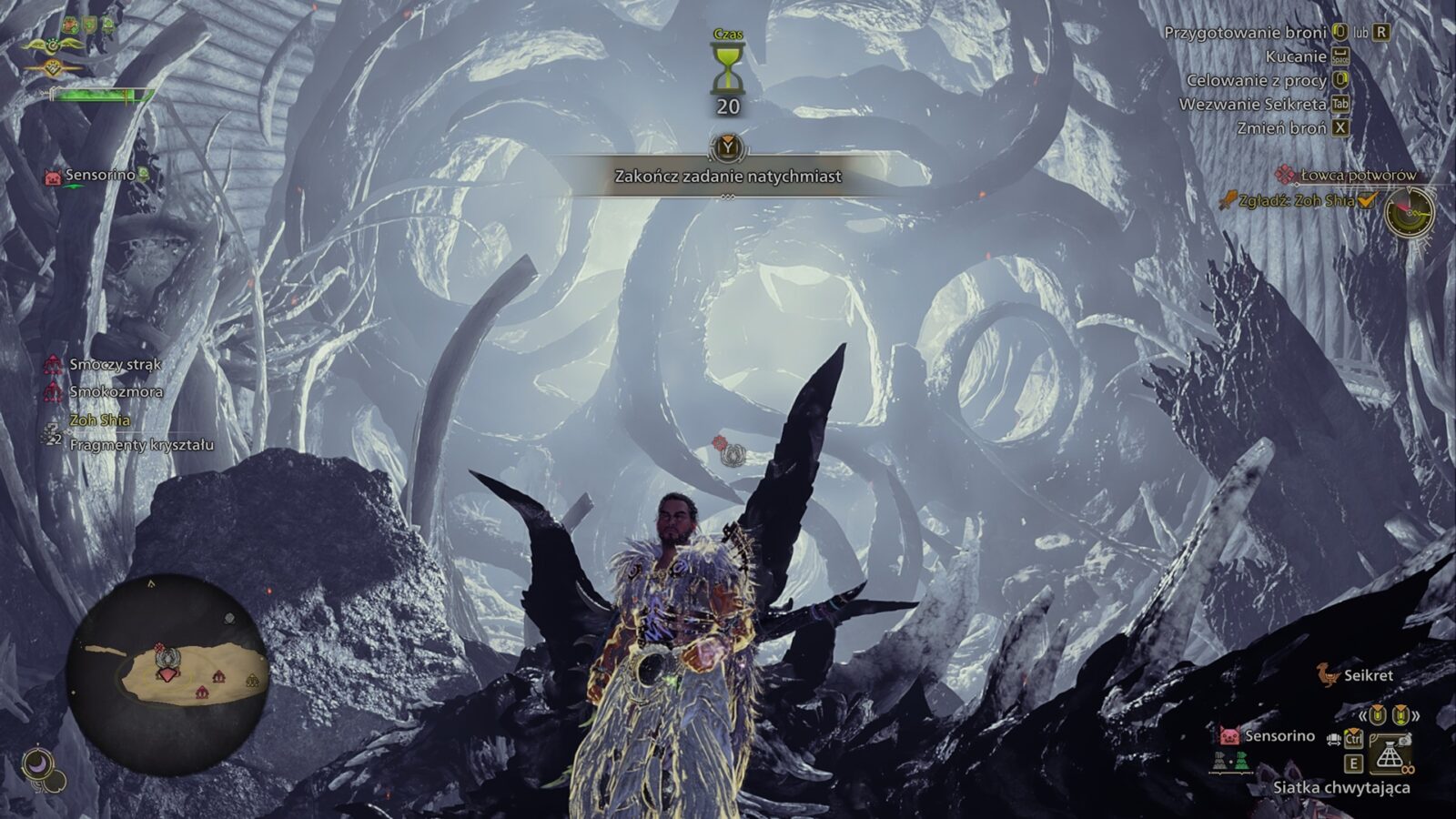Screen dimensions: 1456x819
Task: Select 'Smoczy strąk' in the target list
Action: point(115,364)
